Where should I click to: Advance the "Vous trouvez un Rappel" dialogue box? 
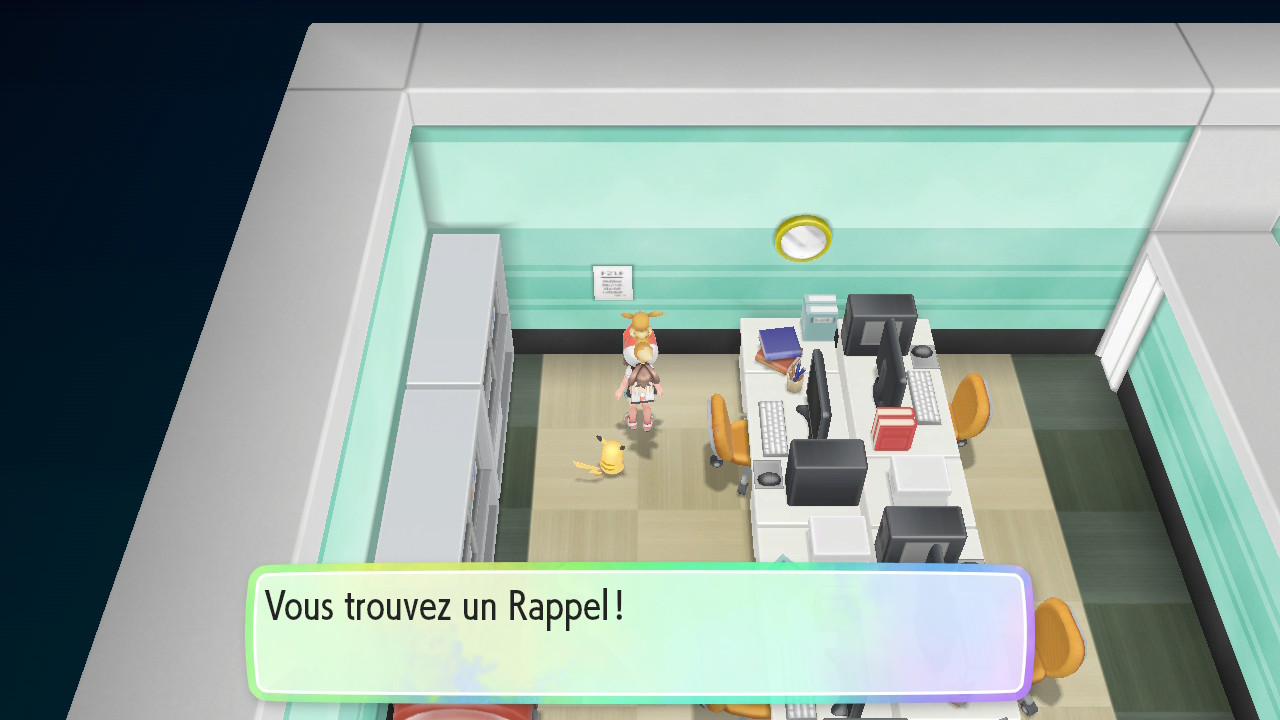pos(640,632)
